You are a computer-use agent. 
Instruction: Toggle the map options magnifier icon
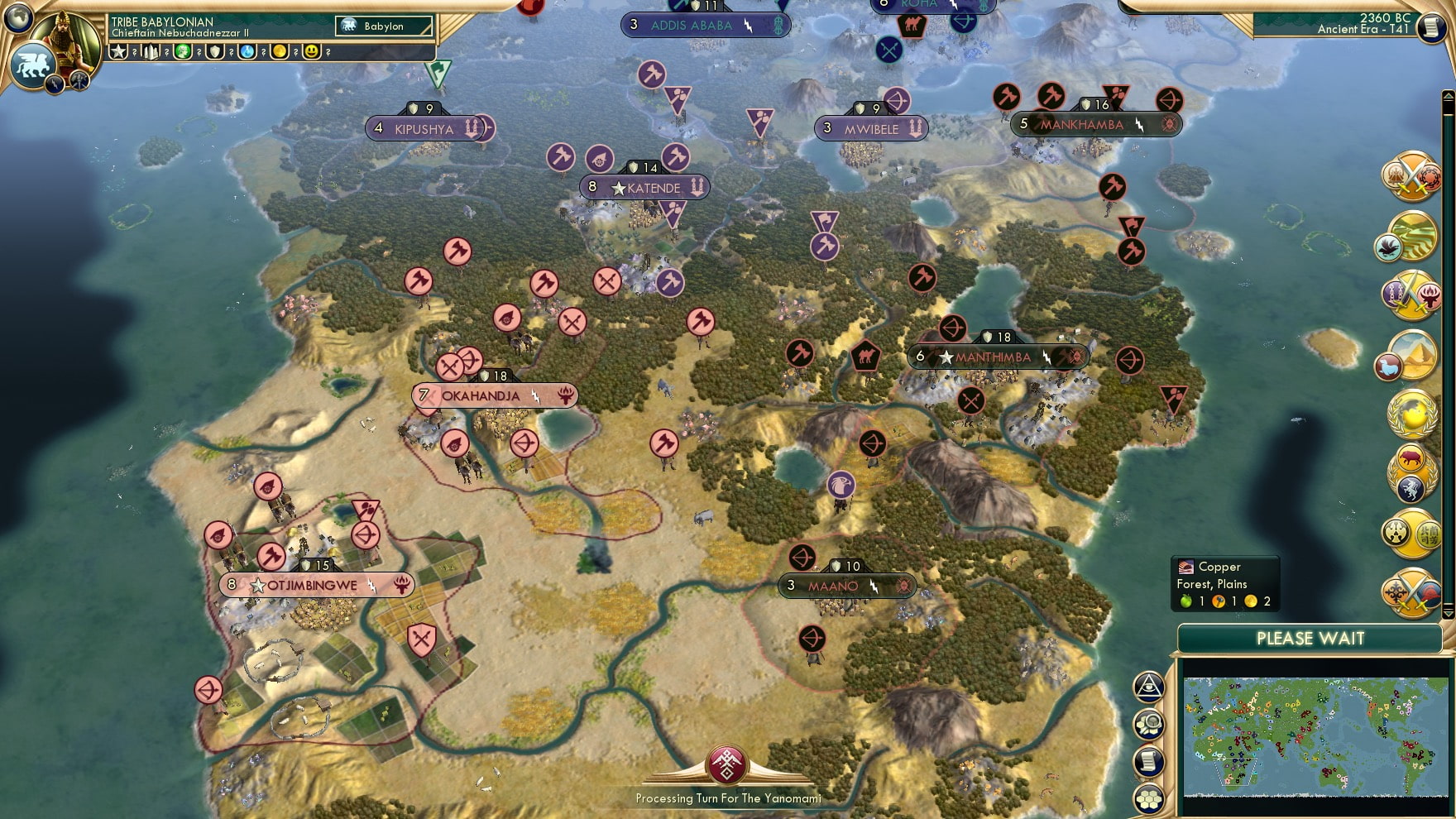(1149, 724)
